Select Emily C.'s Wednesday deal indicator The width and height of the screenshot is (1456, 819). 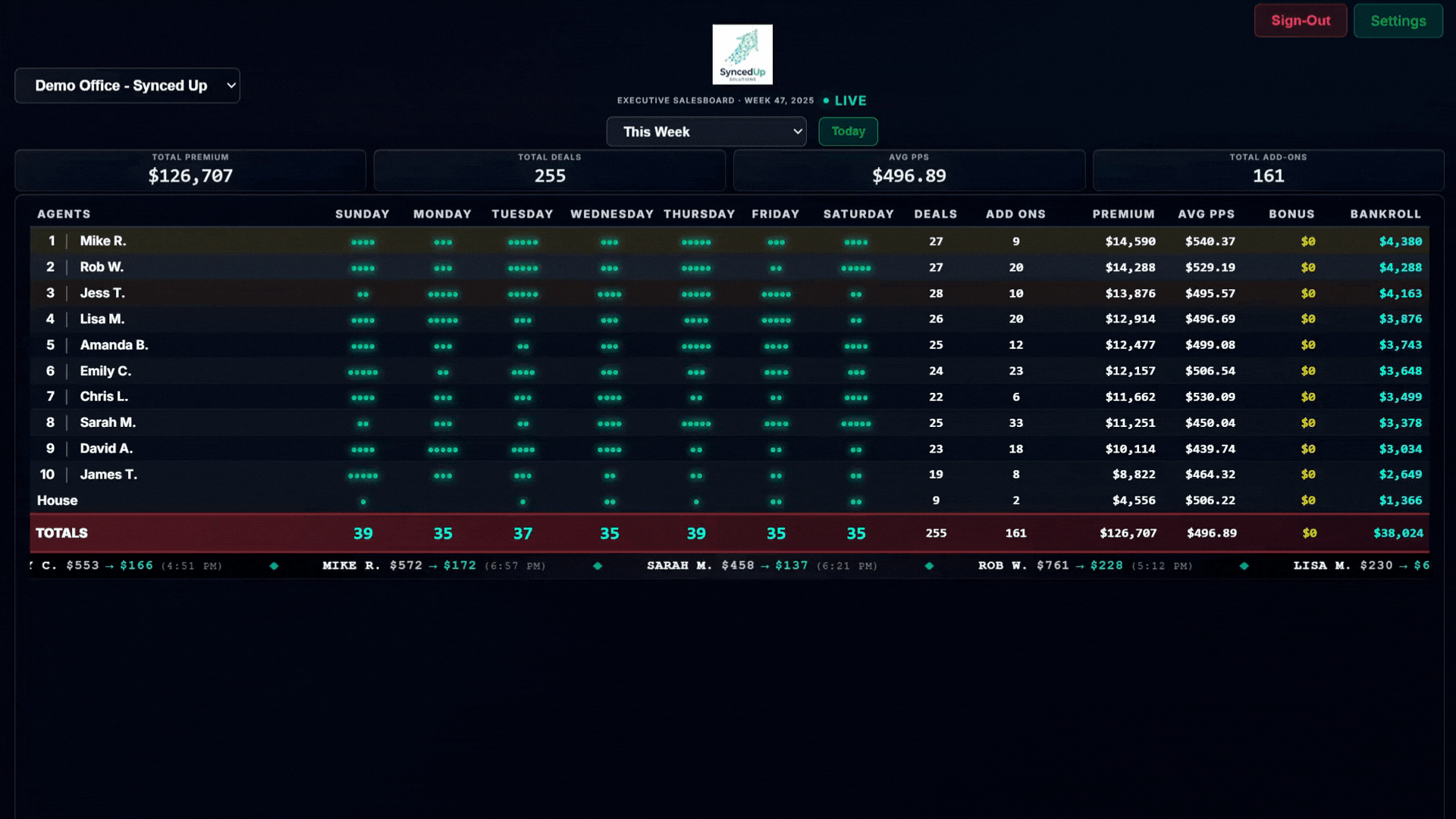[609, 372]
